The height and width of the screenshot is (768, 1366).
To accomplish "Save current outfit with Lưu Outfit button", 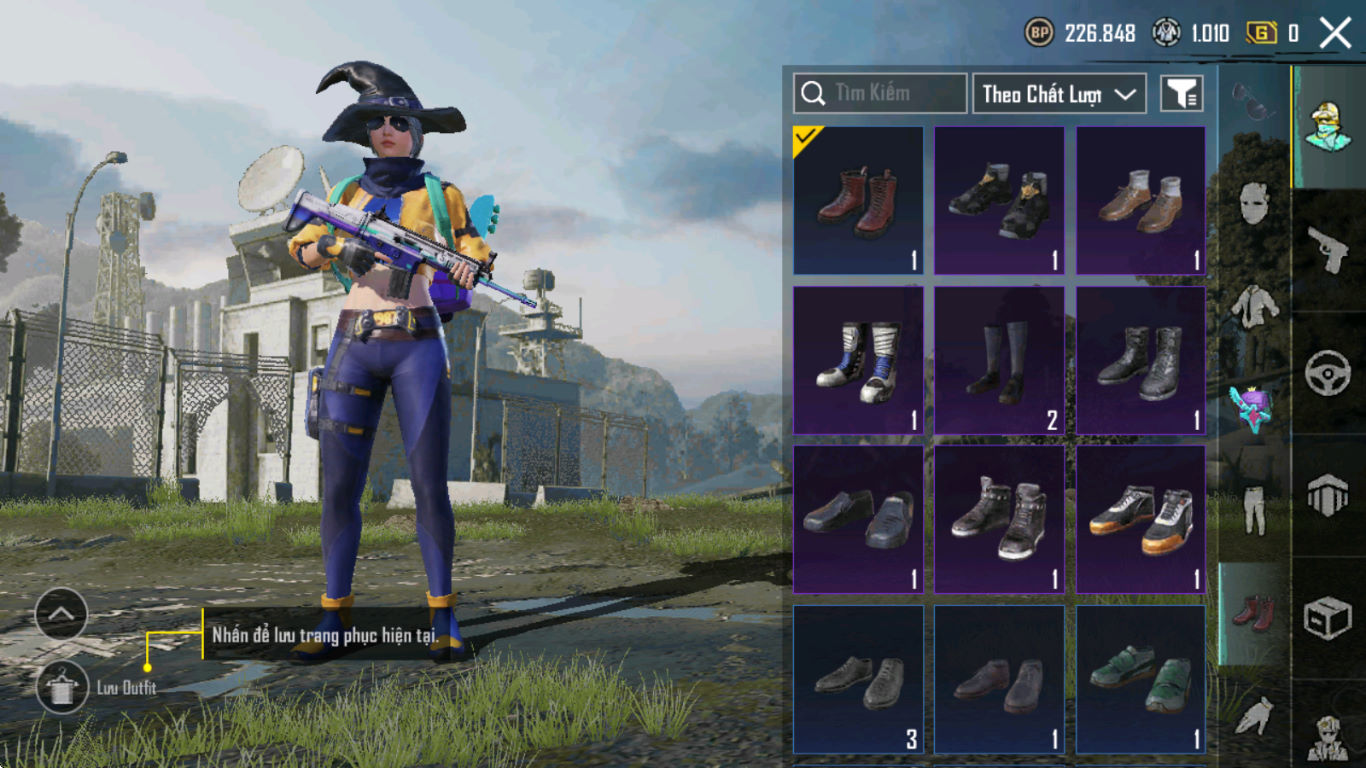I will 62,687.
